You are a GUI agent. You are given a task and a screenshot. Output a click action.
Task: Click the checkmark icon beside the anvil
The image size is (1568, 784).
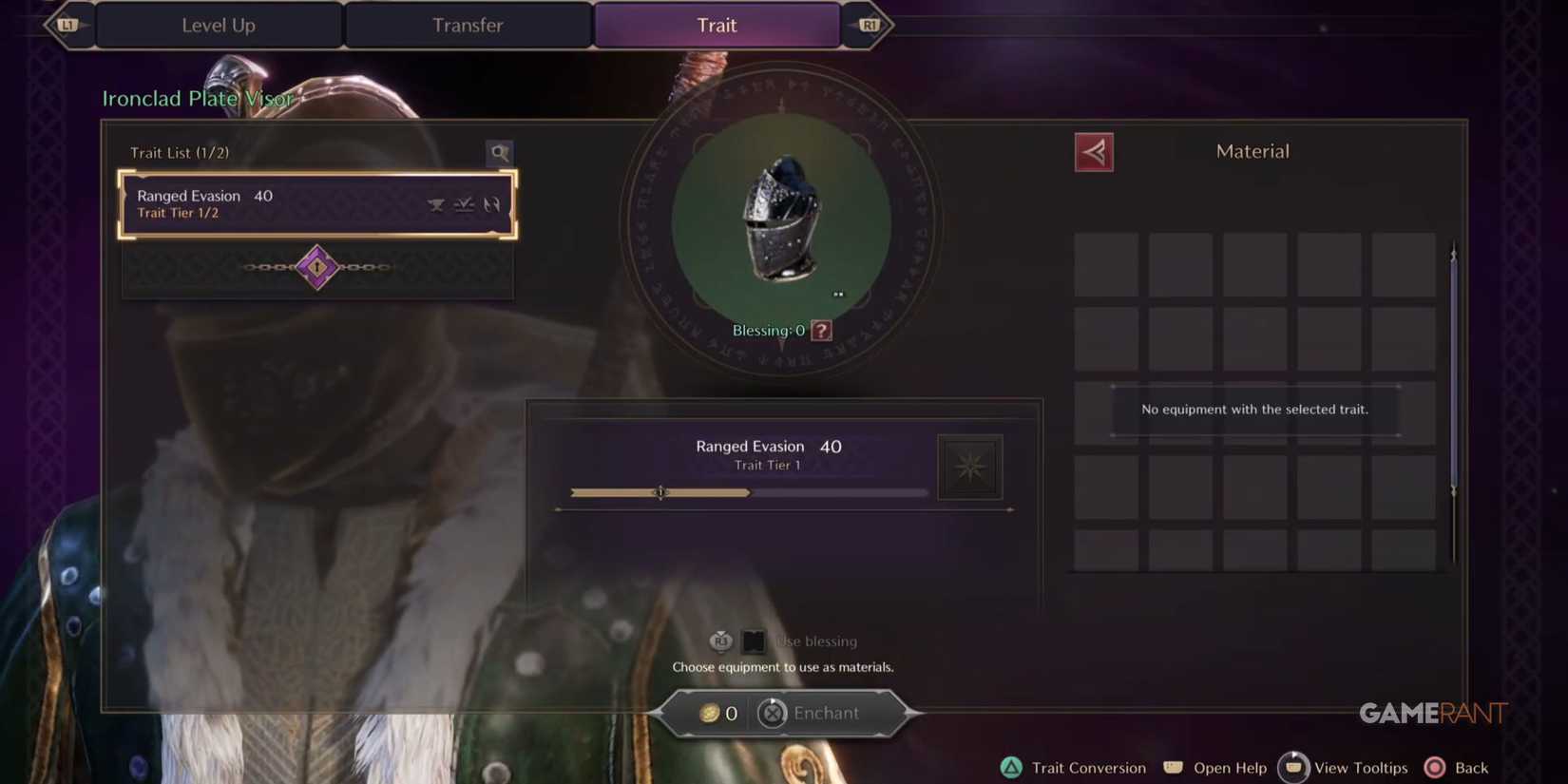[464, 203]
